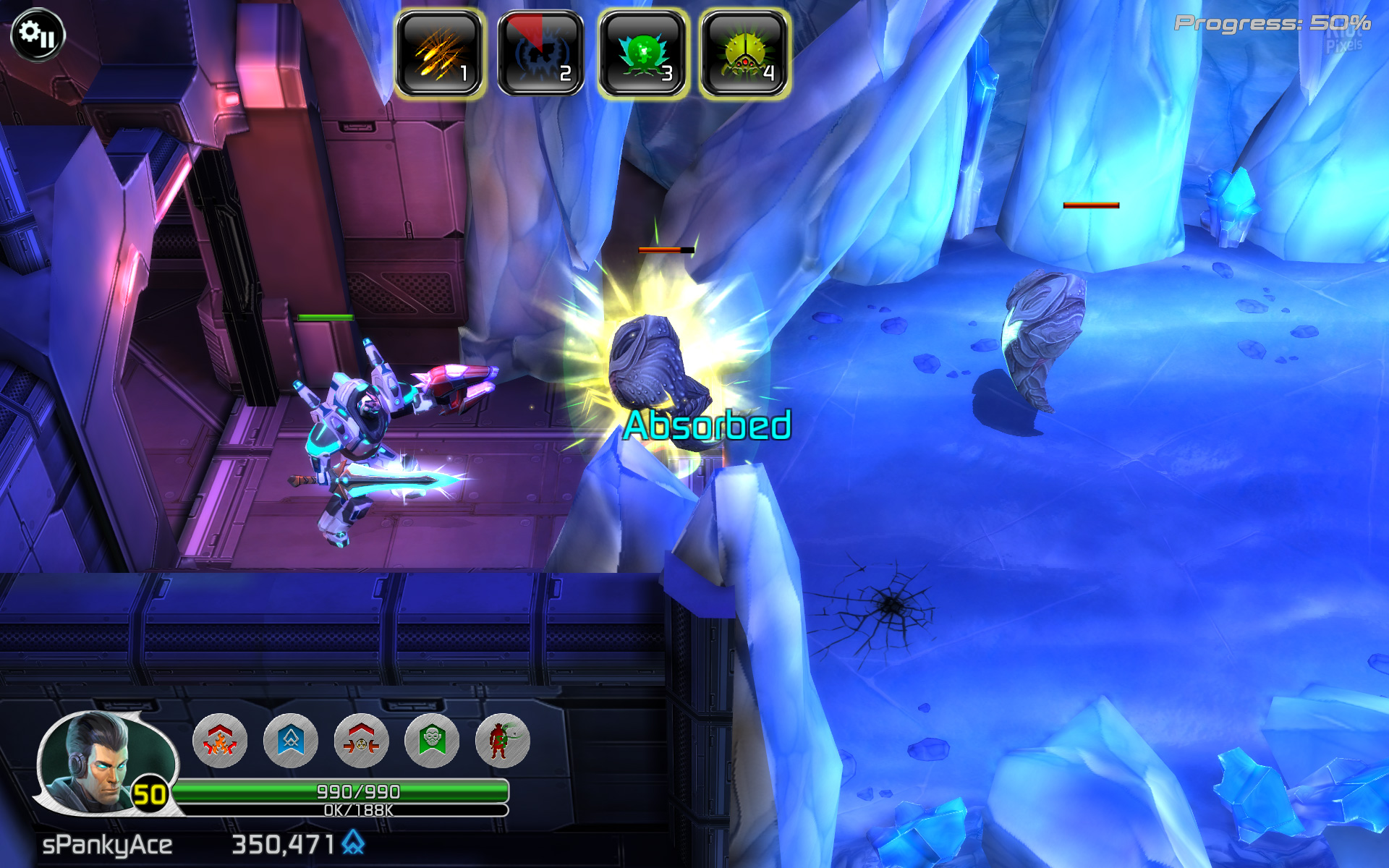Open the settings and pause menu
Image resolution: width=1389 pixels, height=868 pixels.
tap(38, 34)
